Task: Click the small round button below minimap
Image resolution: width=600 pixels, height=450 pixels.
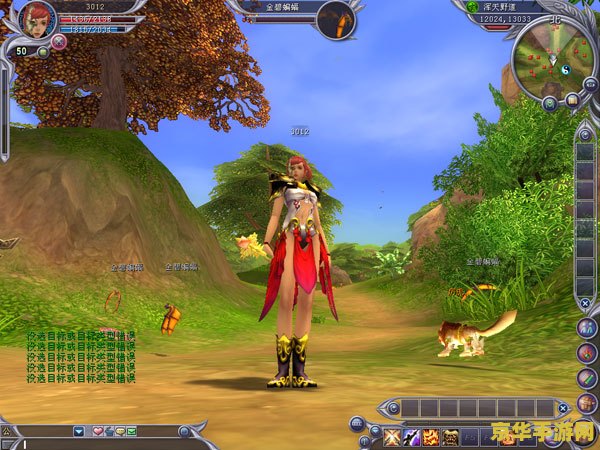Action: [x=550, y=101]
